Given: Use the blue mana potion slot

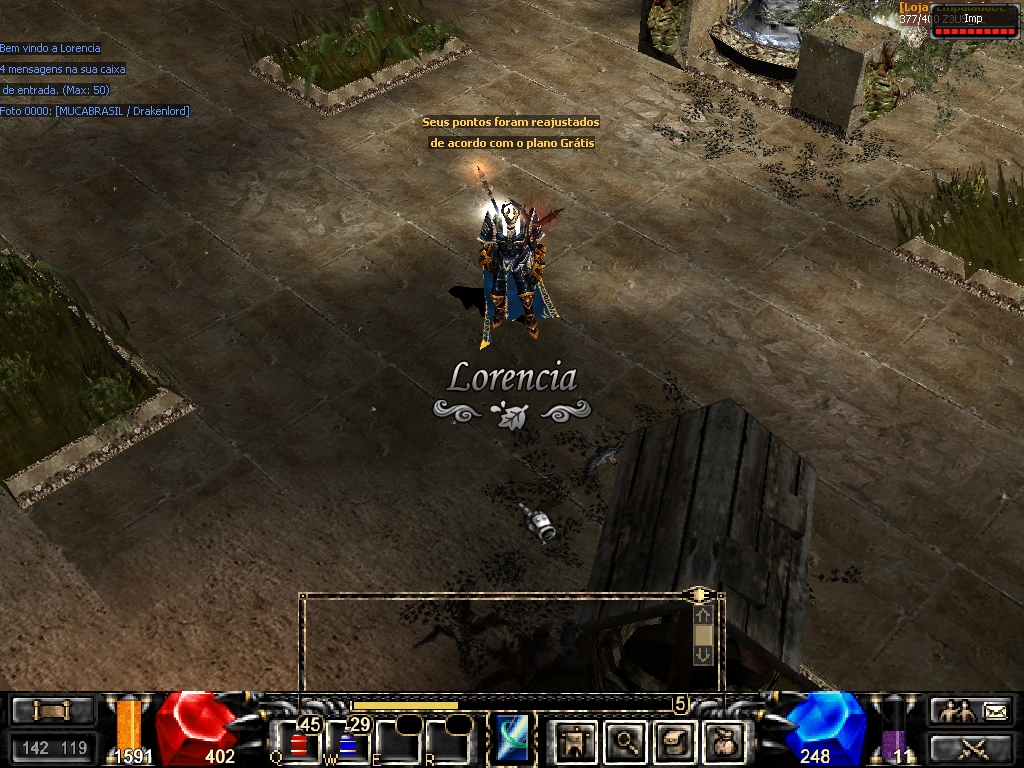Looking at the screenshot, I should (x=348, y=743).
